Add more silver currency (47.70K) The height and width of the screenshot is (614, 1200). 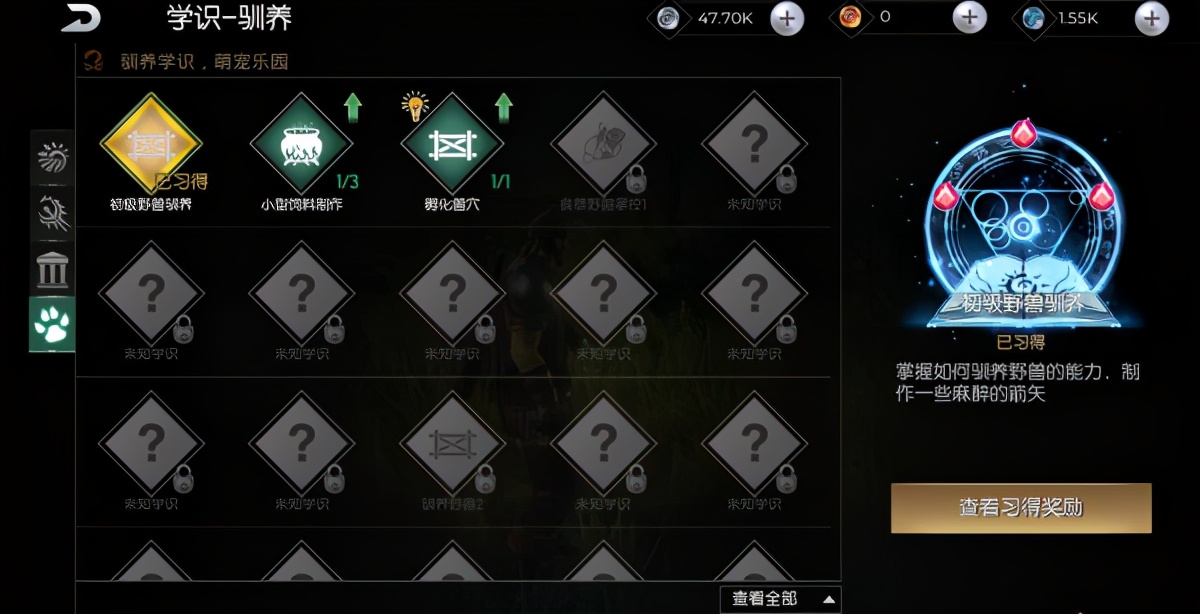(x=787, y=18)
